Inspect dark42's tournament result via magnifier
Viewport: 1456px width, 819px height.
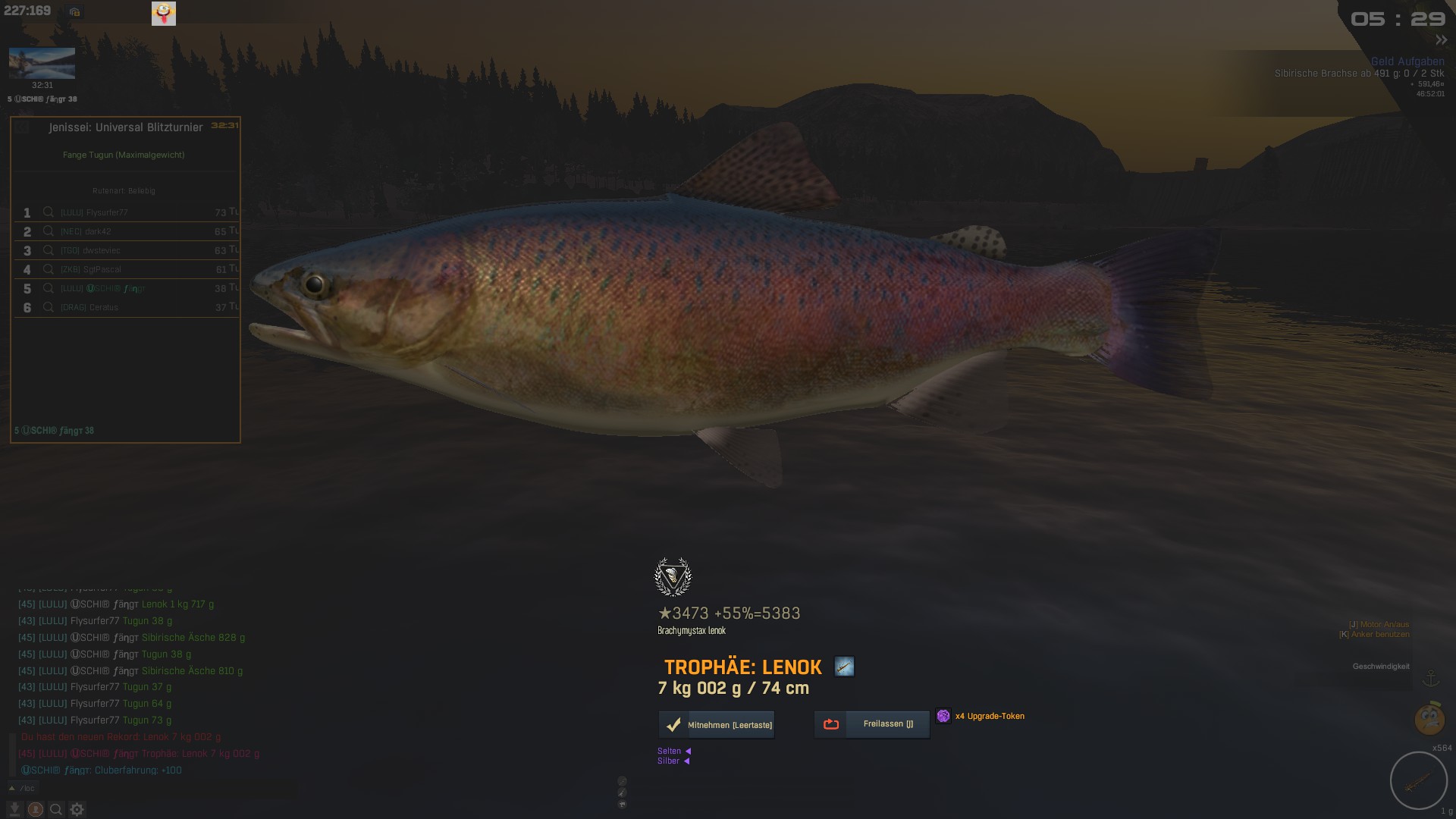[x=49, y=231]
